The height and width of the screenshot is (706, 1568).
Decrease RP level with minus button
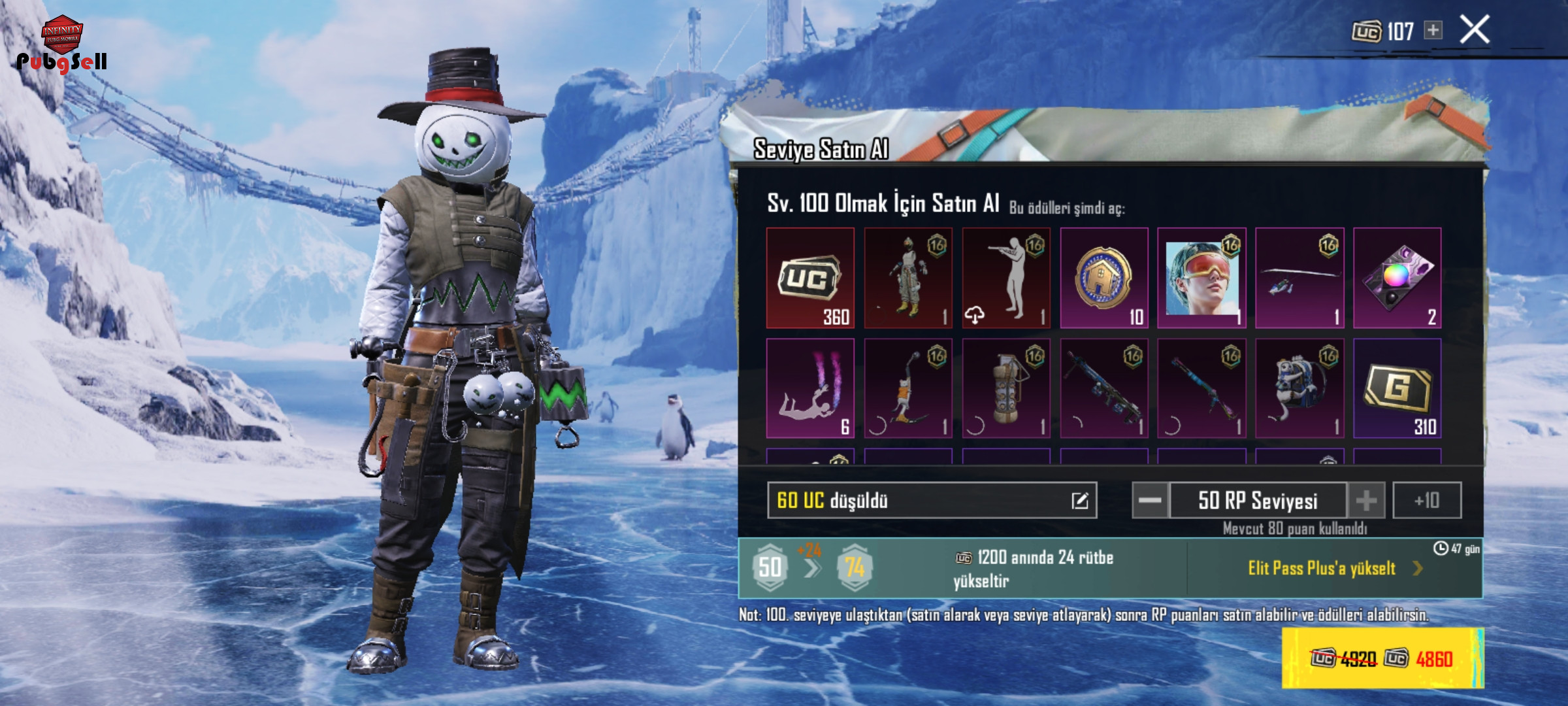click(x=1150, y=501)
